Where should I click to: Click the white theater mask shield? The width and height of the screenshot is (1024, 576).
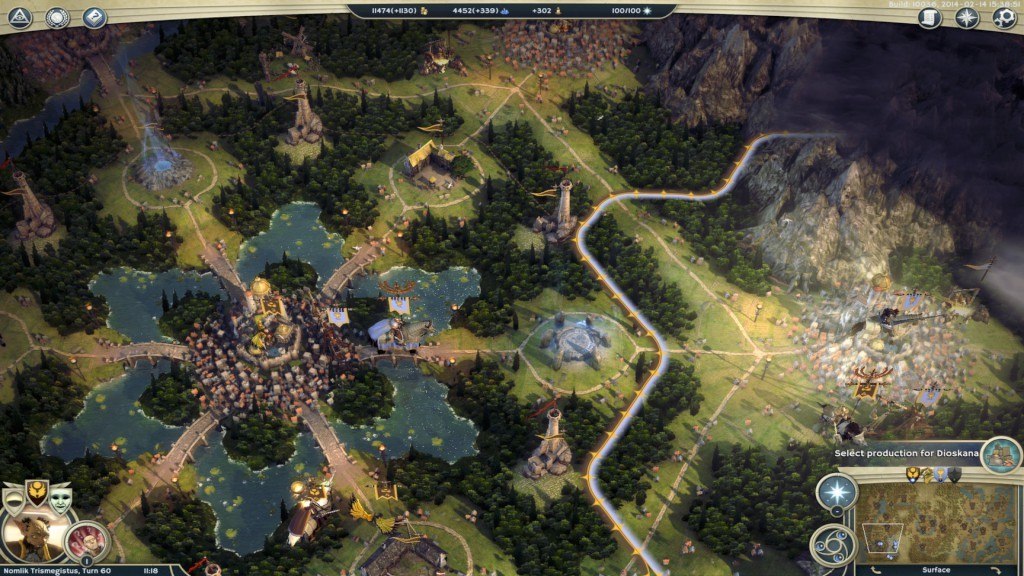60,498
